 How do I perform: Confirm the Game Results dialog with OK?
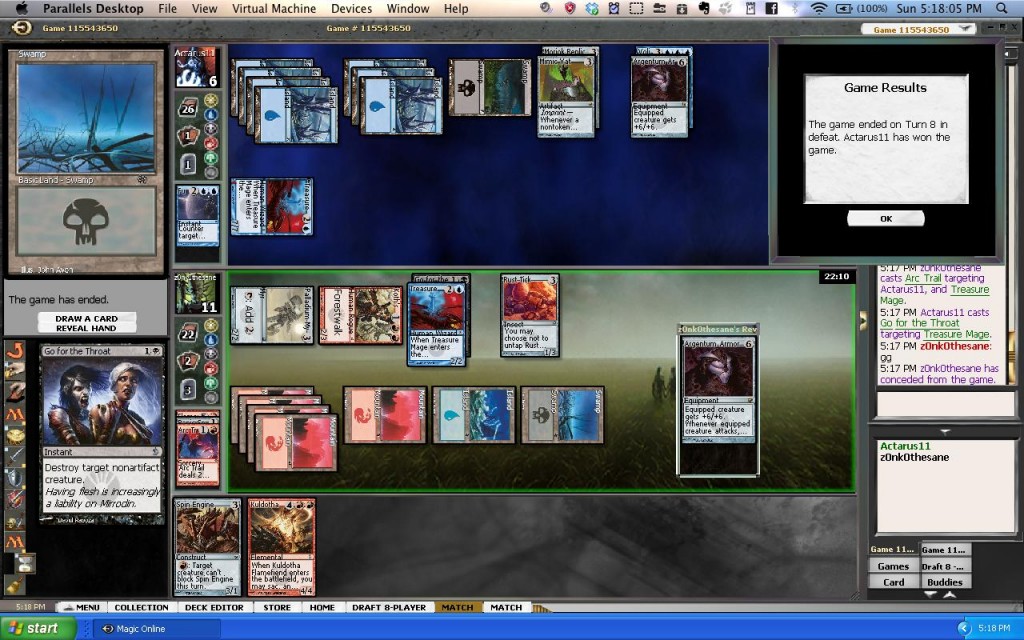click(x=885, y=218)
